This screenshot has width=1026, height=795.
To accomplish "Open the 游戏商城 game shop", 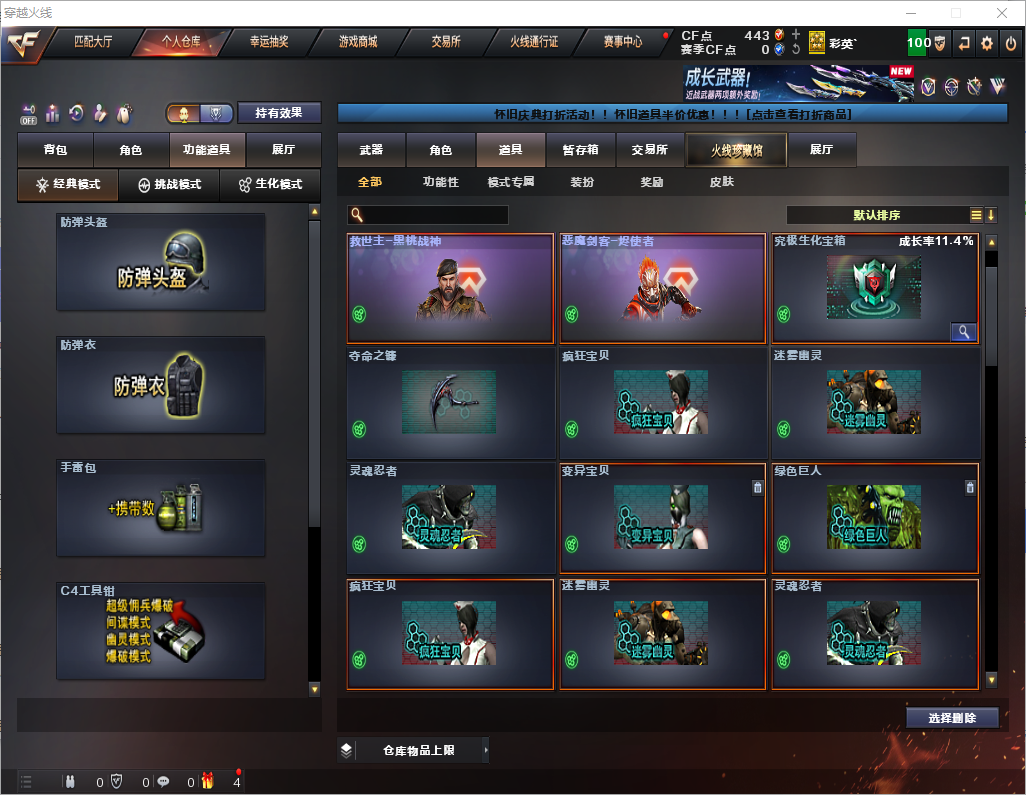I will 357,43.
